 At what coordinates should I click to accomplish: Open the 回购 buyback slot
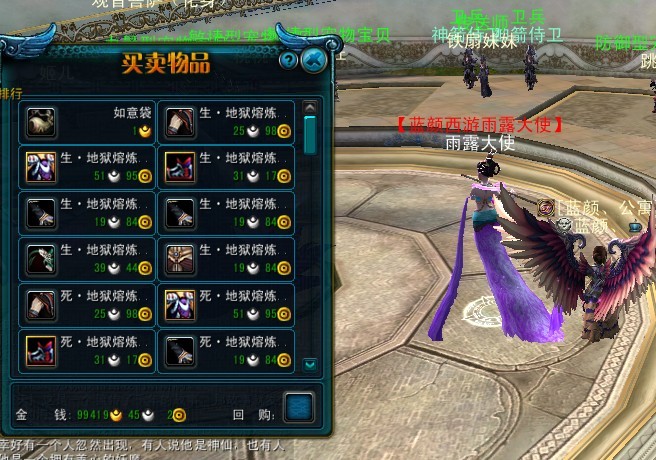[x=298, y=407]
